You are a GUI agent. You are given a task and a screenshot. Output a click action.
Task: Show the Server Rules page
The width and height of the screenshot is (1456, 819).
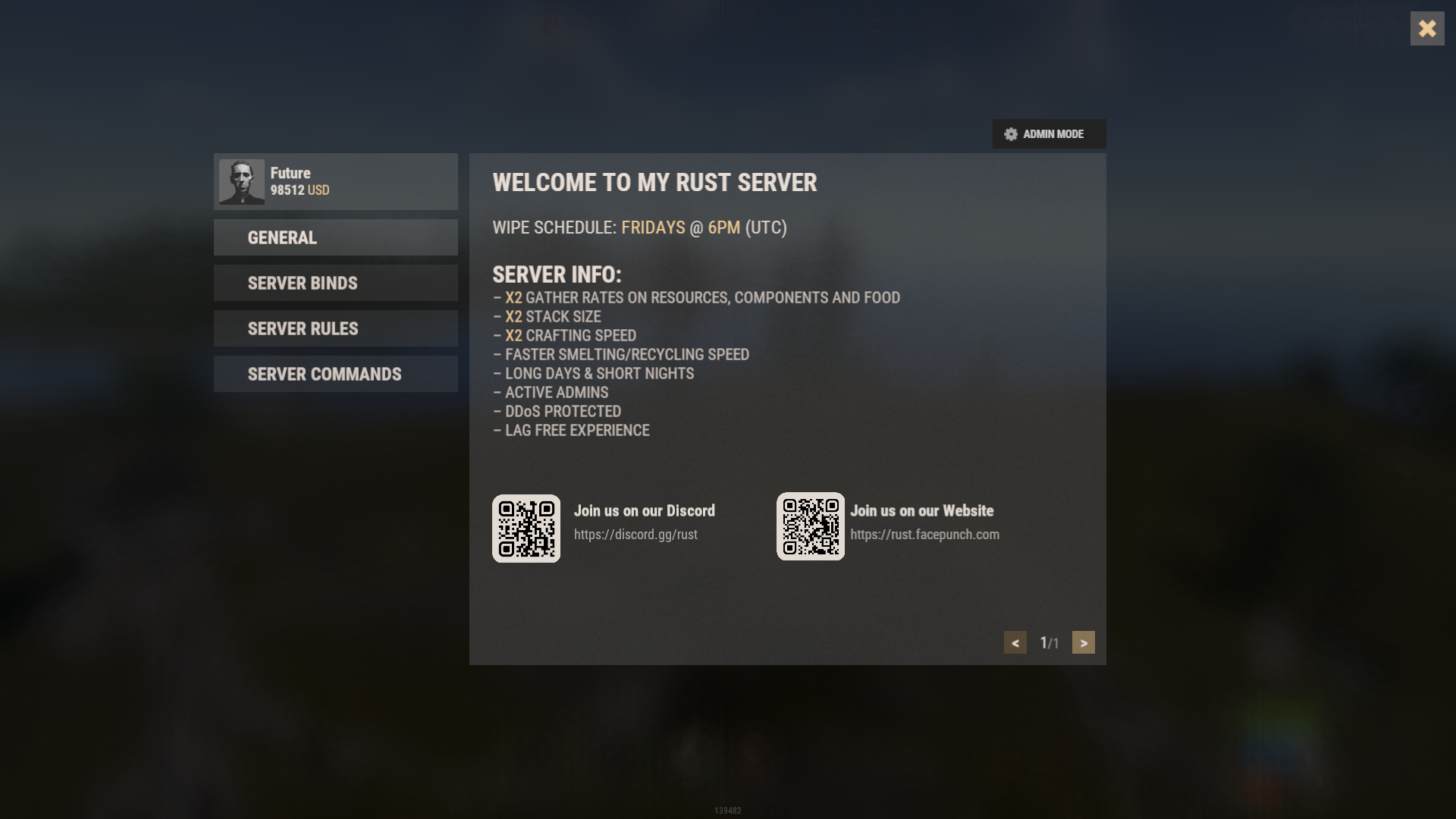click(x=335, y=328)
